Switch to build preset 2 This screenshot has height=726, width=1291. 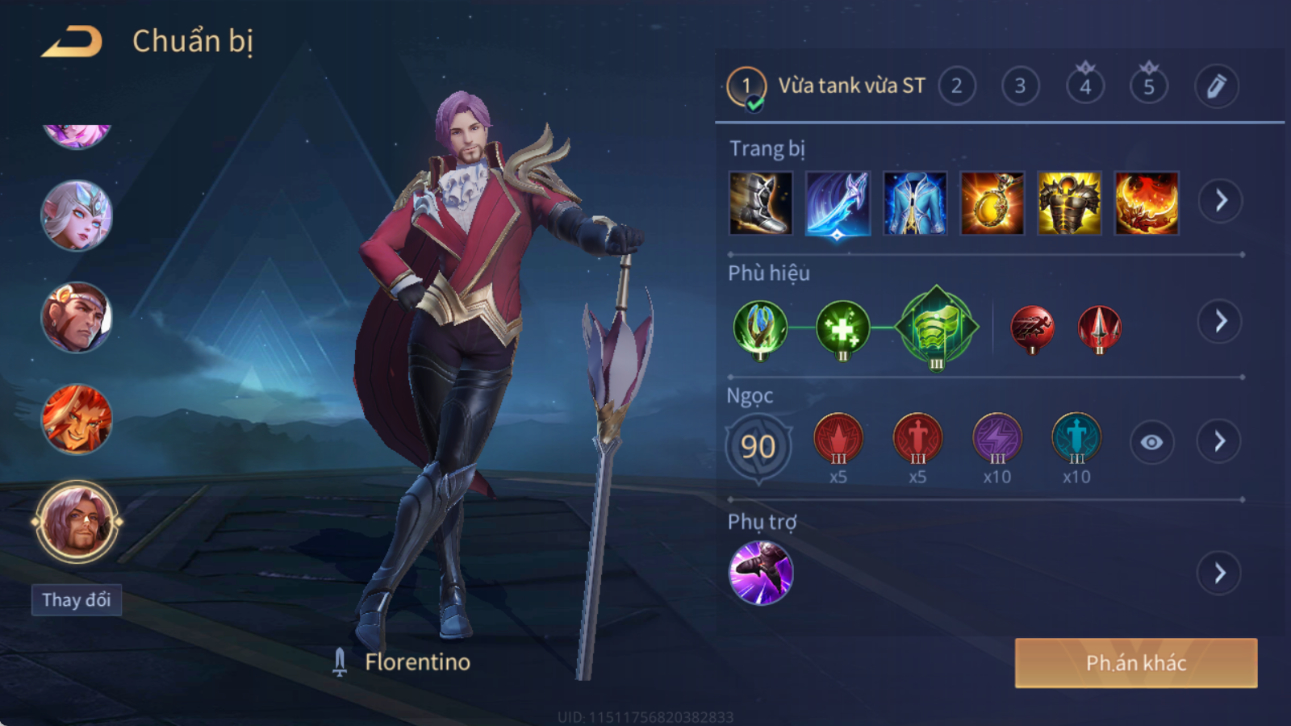pyautogui.click(x=957, y=87)
